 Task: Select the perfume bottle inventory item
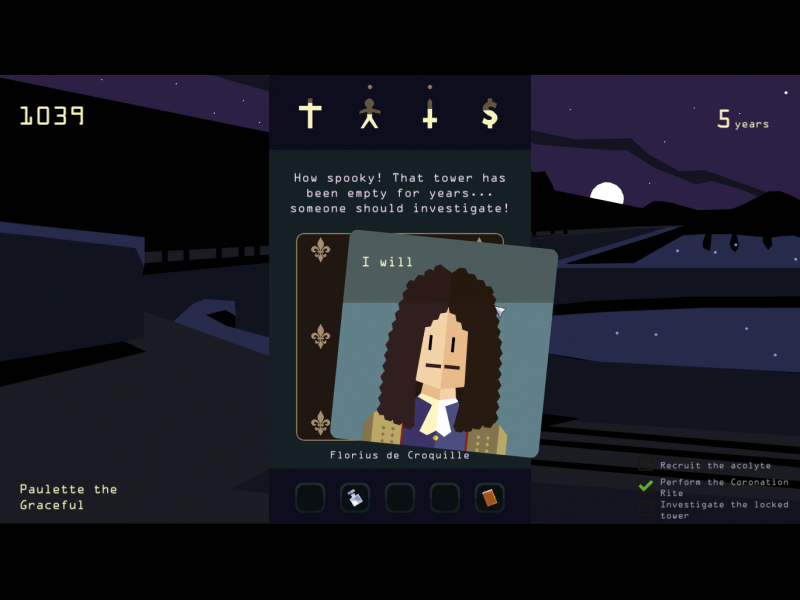click(355, 497)
